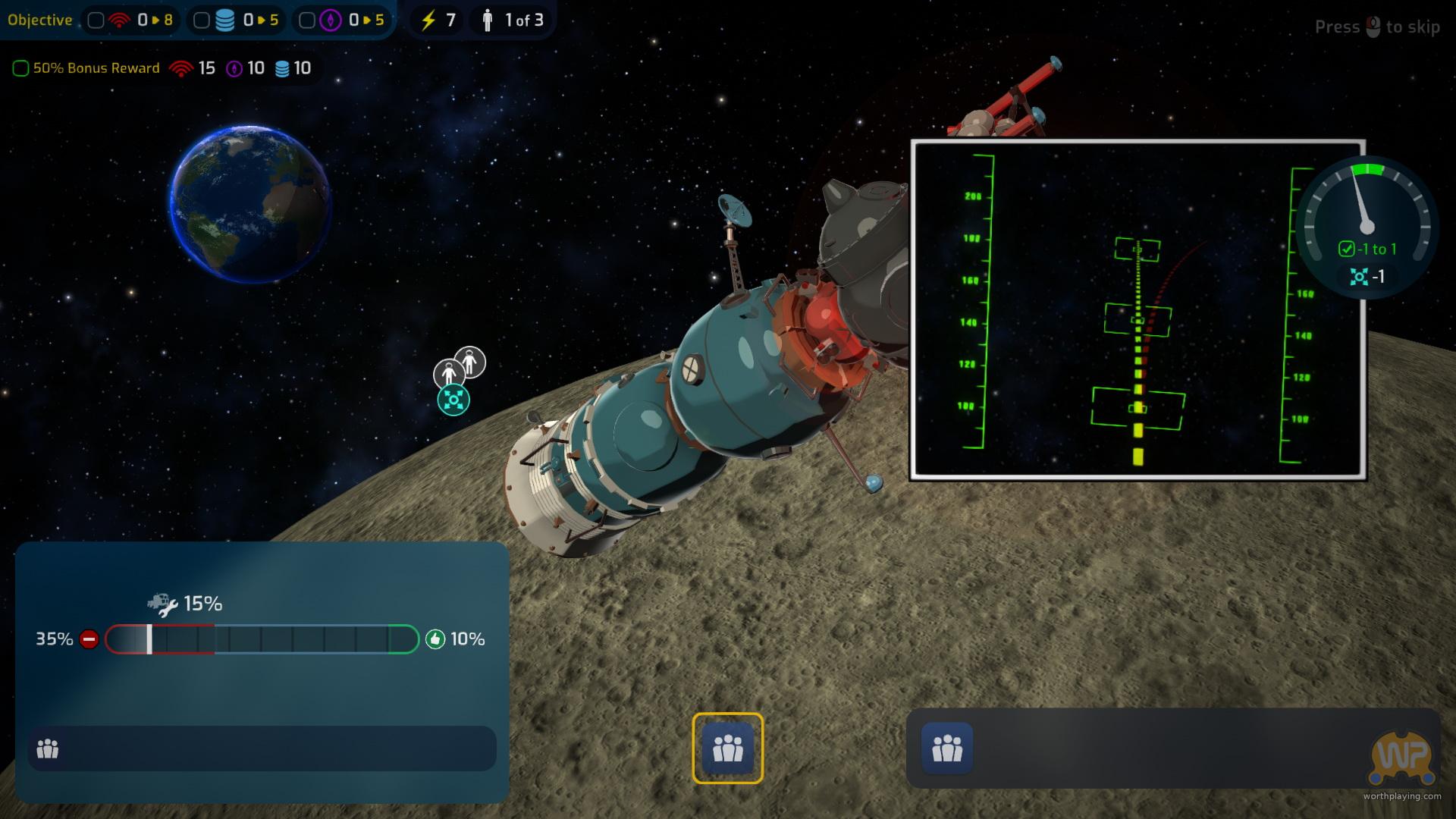Toggle the 50% Bonus Reward checkbox
This screenshot has height=819, width=1456.
(20, 68)
